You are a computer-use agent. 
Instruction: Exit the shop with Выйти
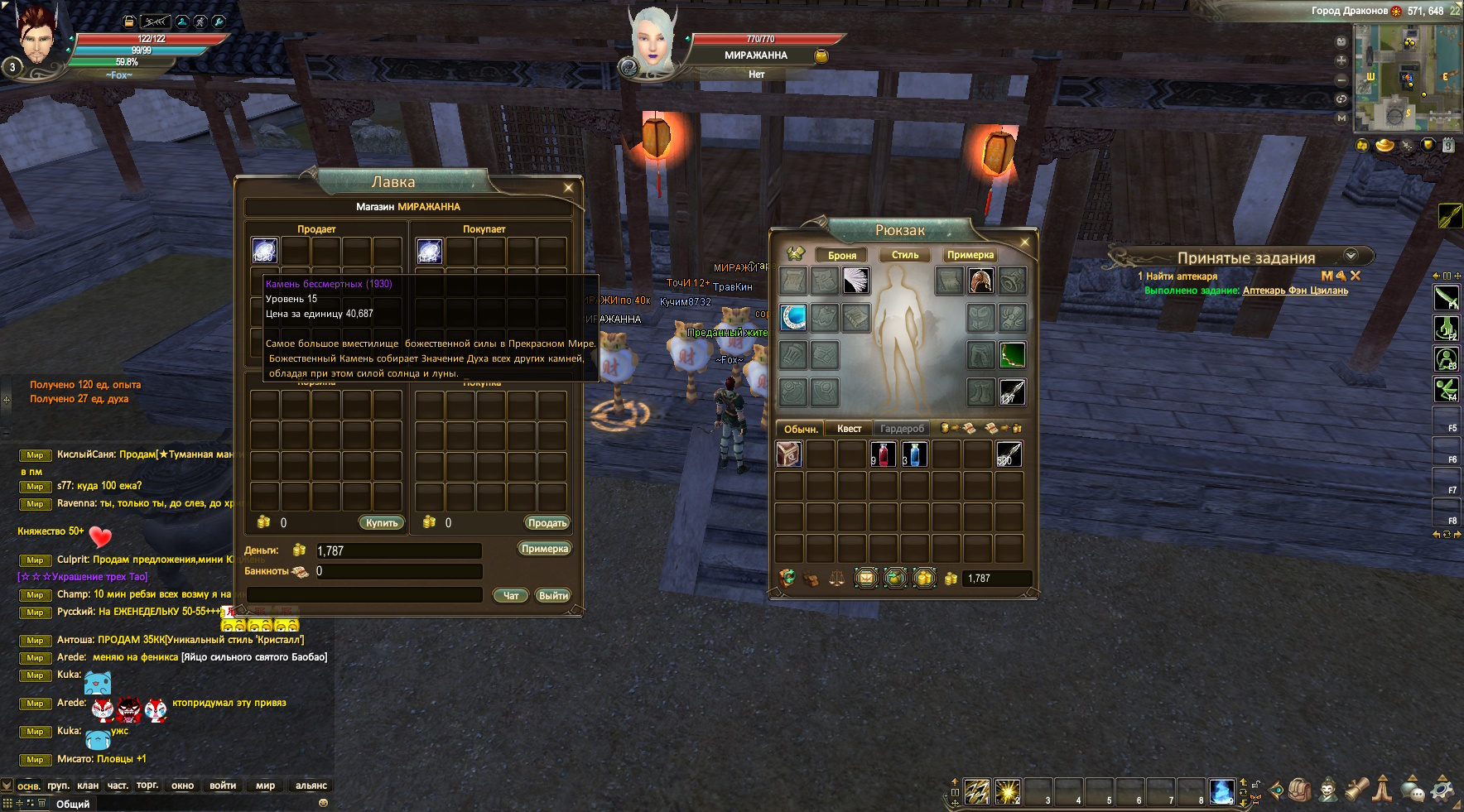[x=553, y=595]
